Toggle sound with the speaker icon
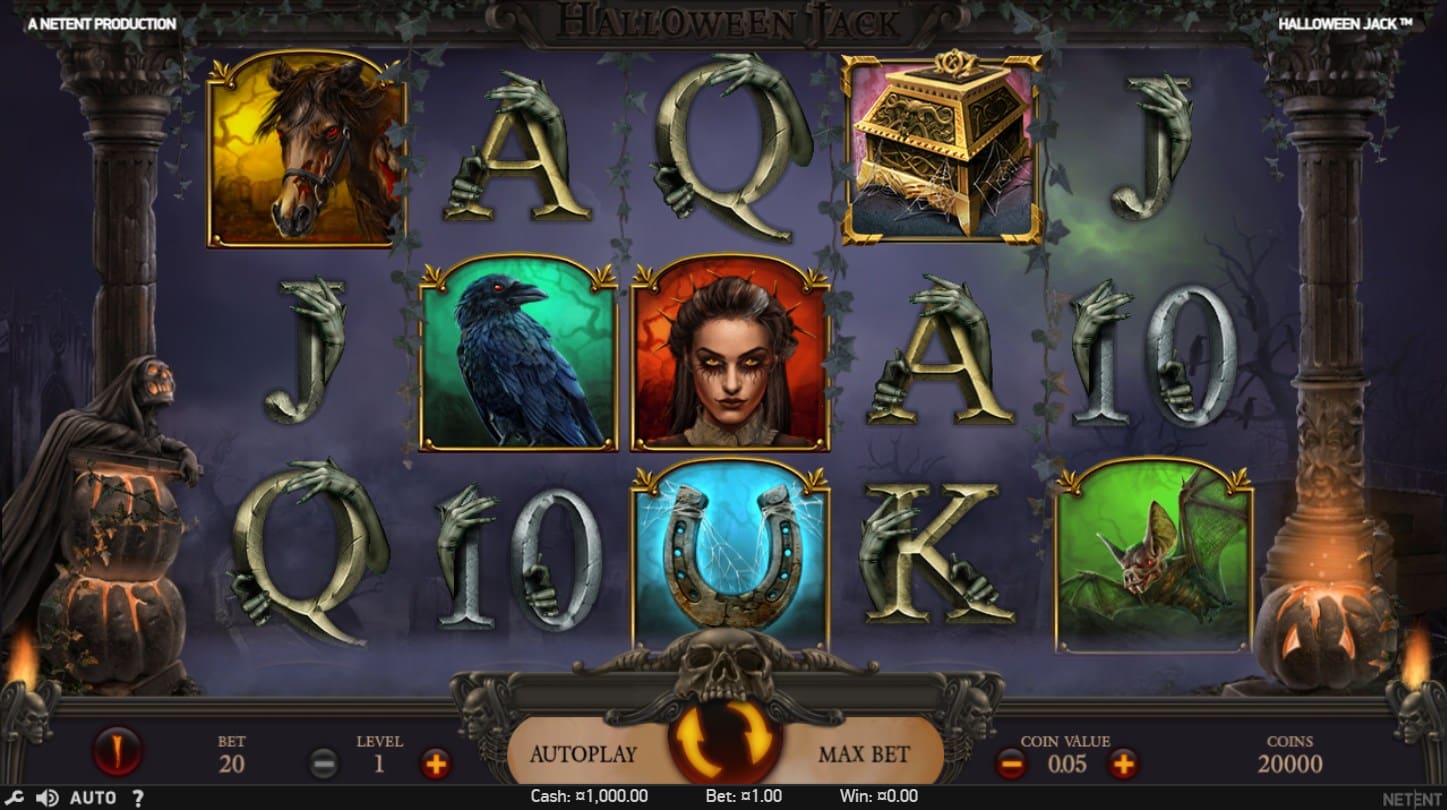Screen dimensions: 1447x810 46,798
